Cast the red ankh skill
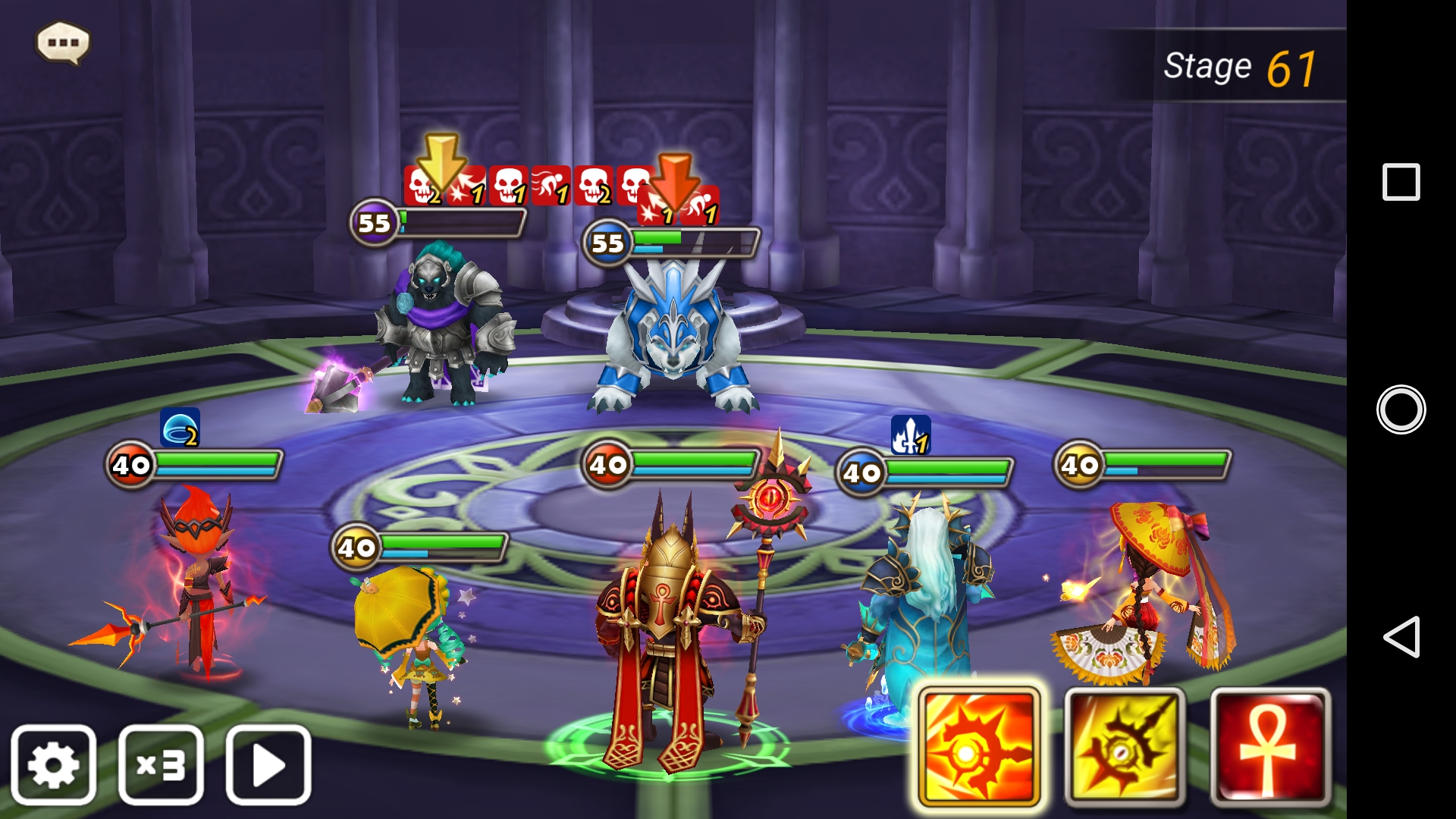Viewport: 1456px width, 819px height. point(1270,748)
